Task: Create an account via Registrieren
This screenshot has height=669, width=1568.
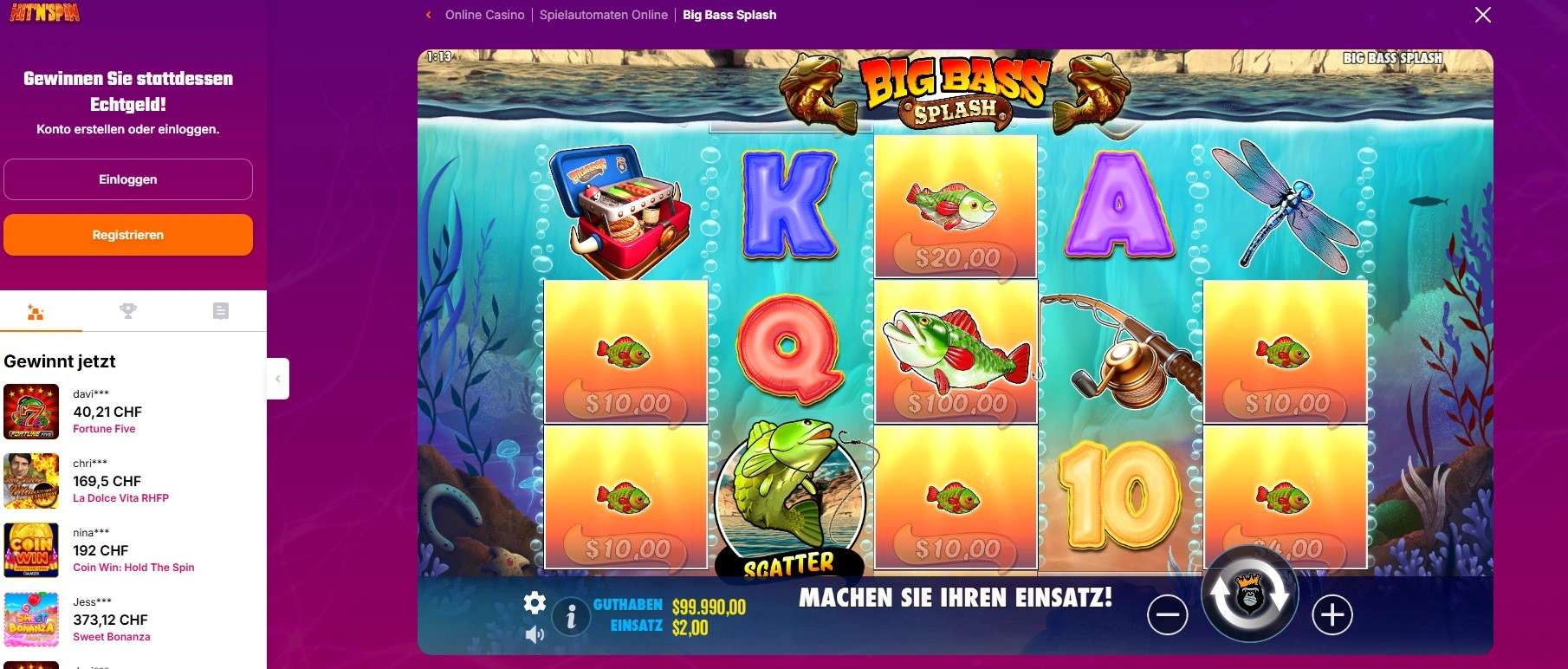Action: coord(128,235)
